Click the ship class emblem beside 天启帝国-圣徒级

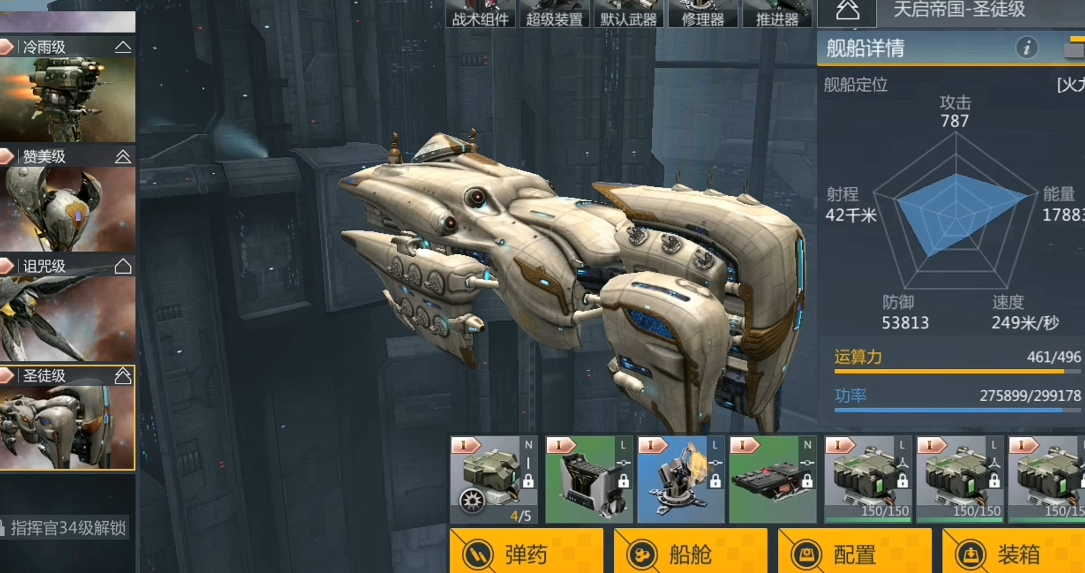(x=847, y=11)
